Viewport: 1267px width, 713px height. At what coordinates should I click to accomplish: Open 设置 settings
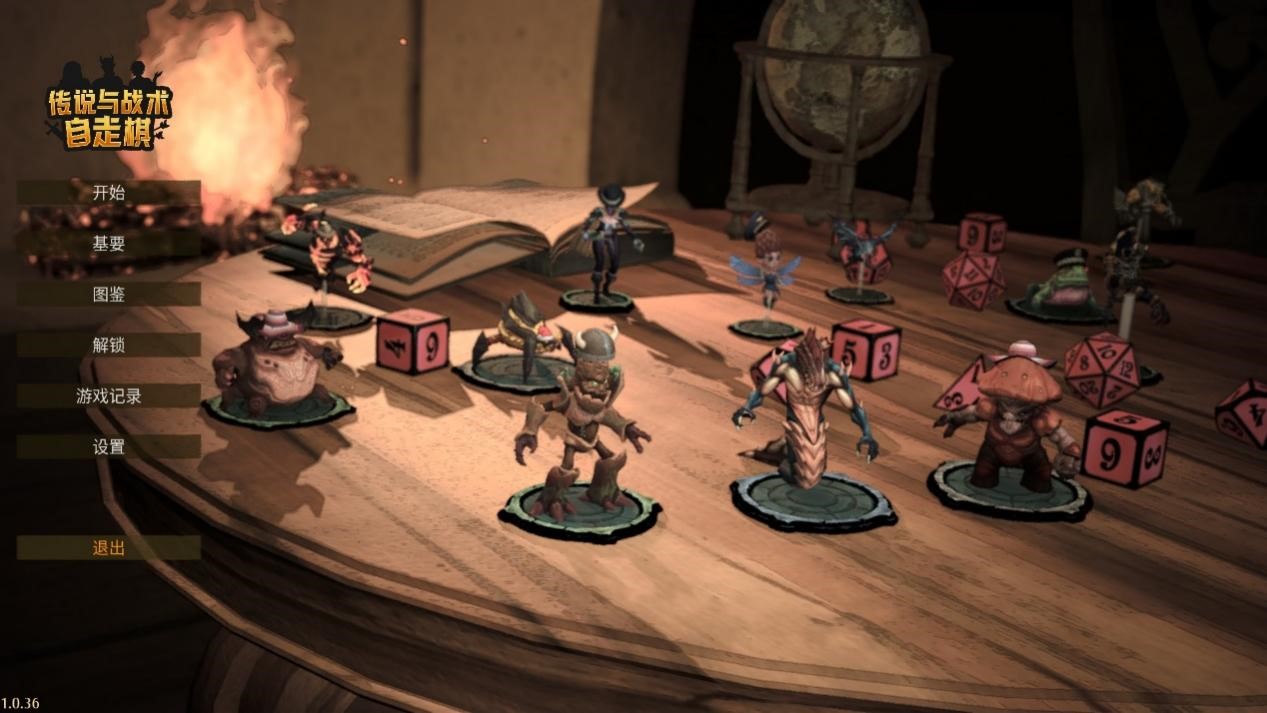(108, 447)
